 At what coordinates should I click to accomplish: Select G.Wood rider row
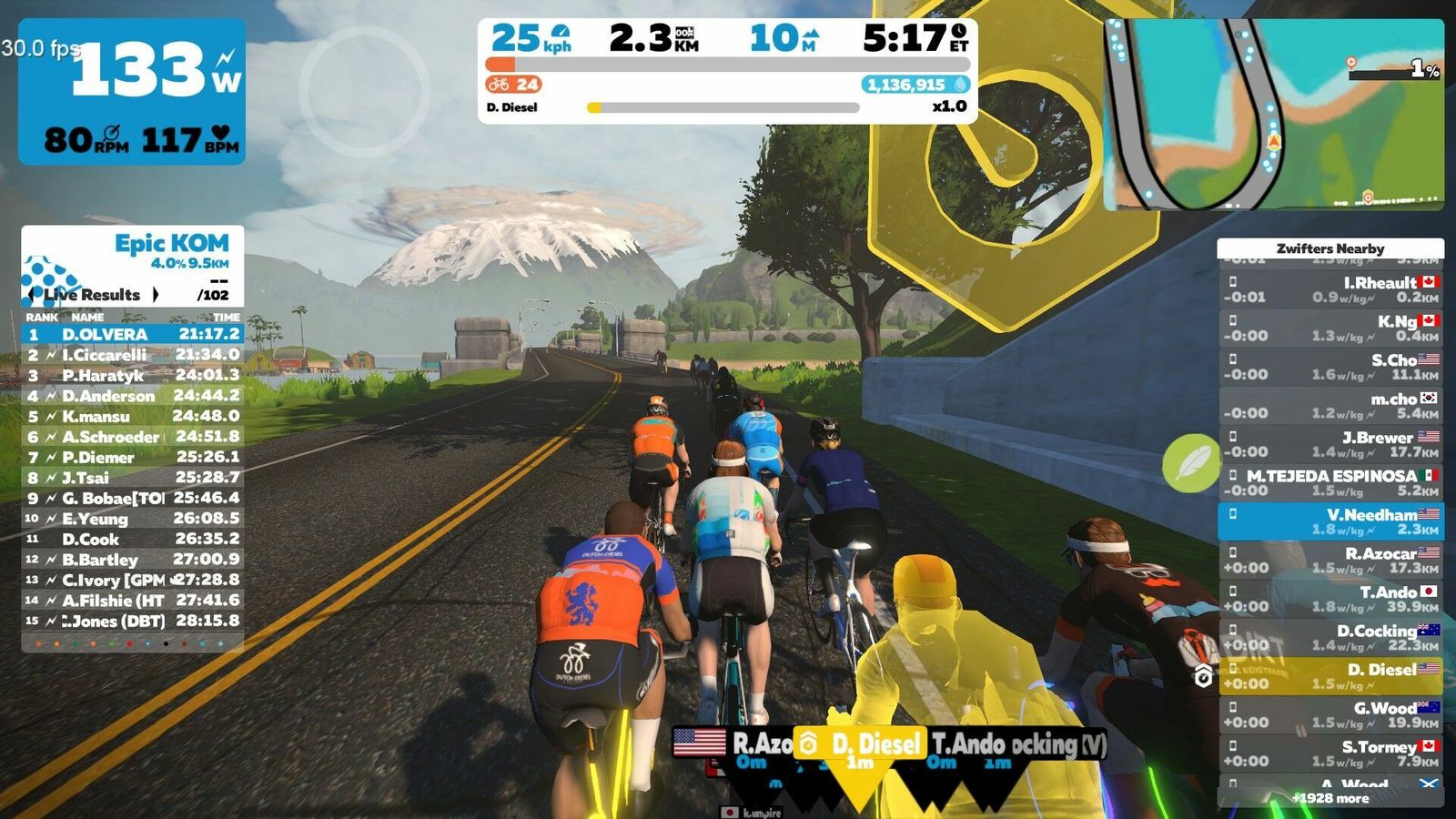pyautogui.click(x=1330, y=714)
